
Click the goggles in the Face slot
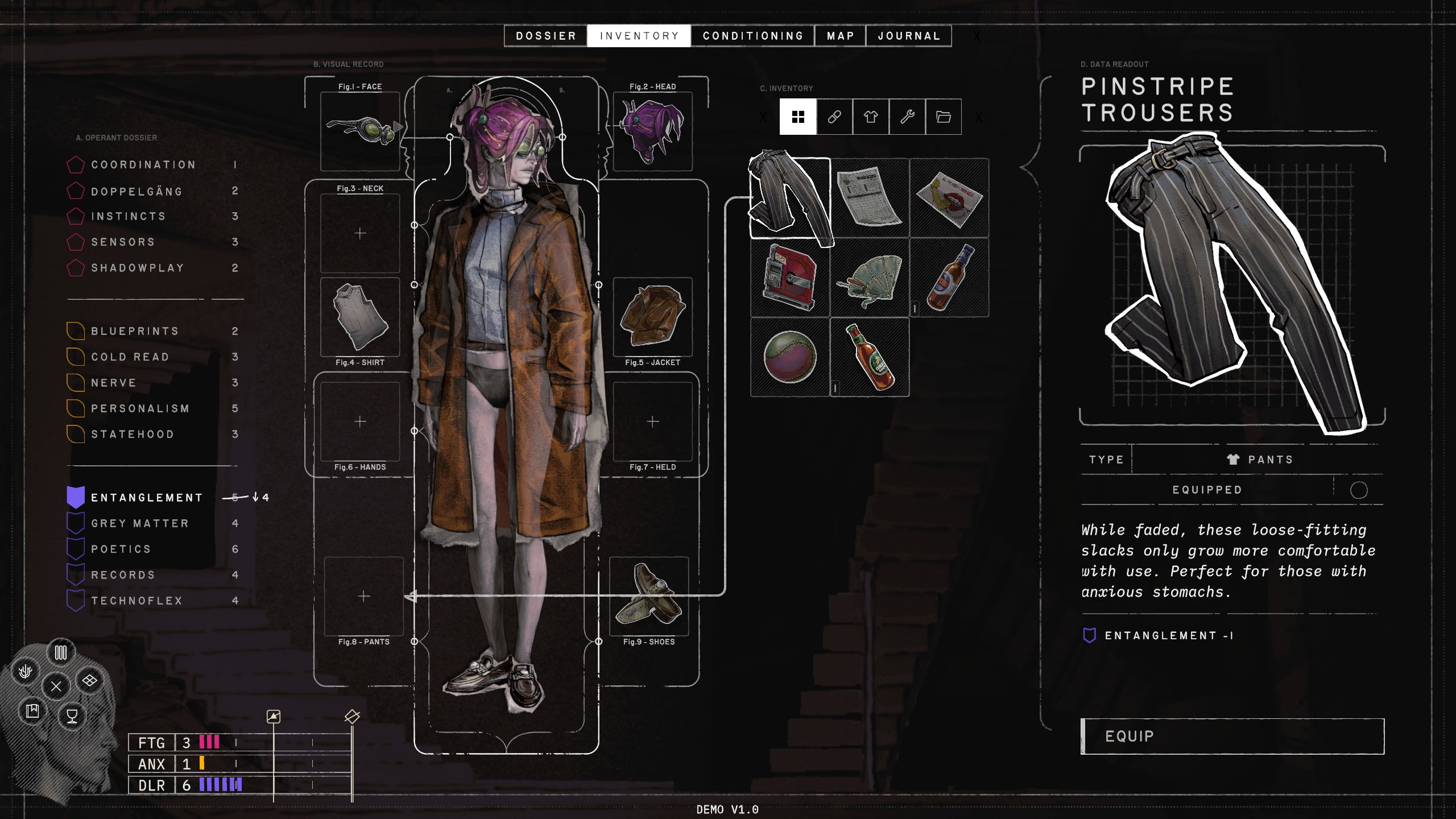point(360,131)
